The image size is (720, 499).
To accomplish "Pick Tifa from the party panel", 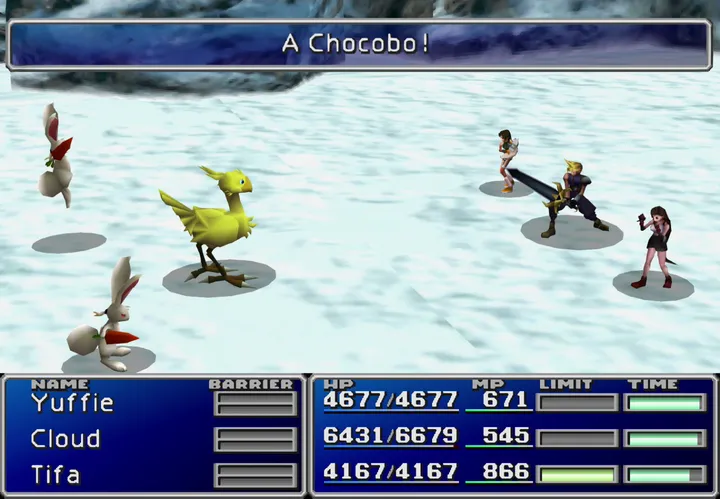I will coord(55,474).
